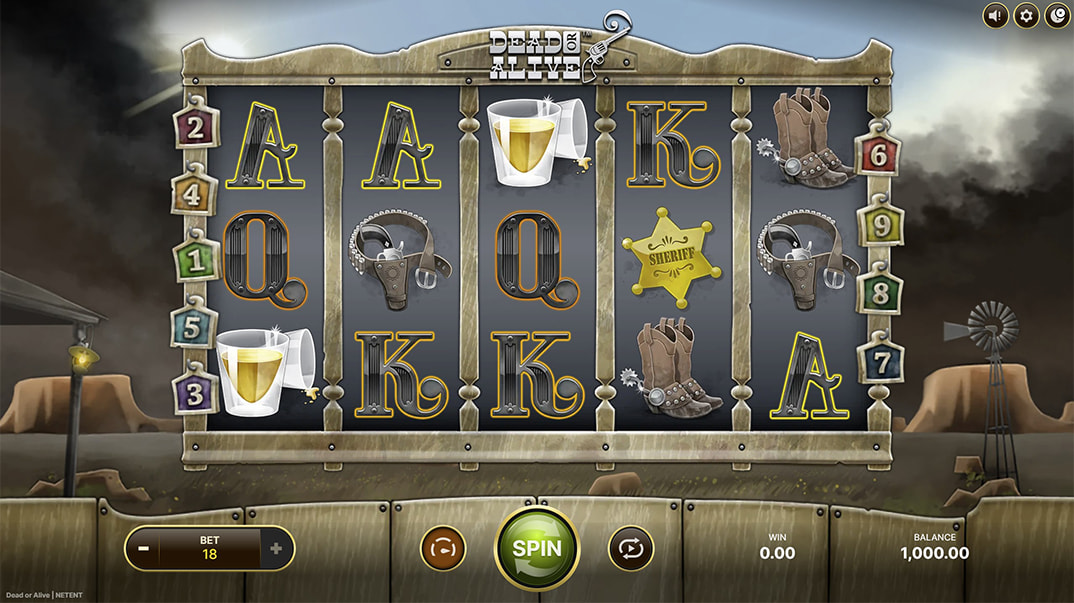Open the autoplay loop button
Image resolution: width=1074 pixels, height=603 pixels.
[x=631, y=548]
